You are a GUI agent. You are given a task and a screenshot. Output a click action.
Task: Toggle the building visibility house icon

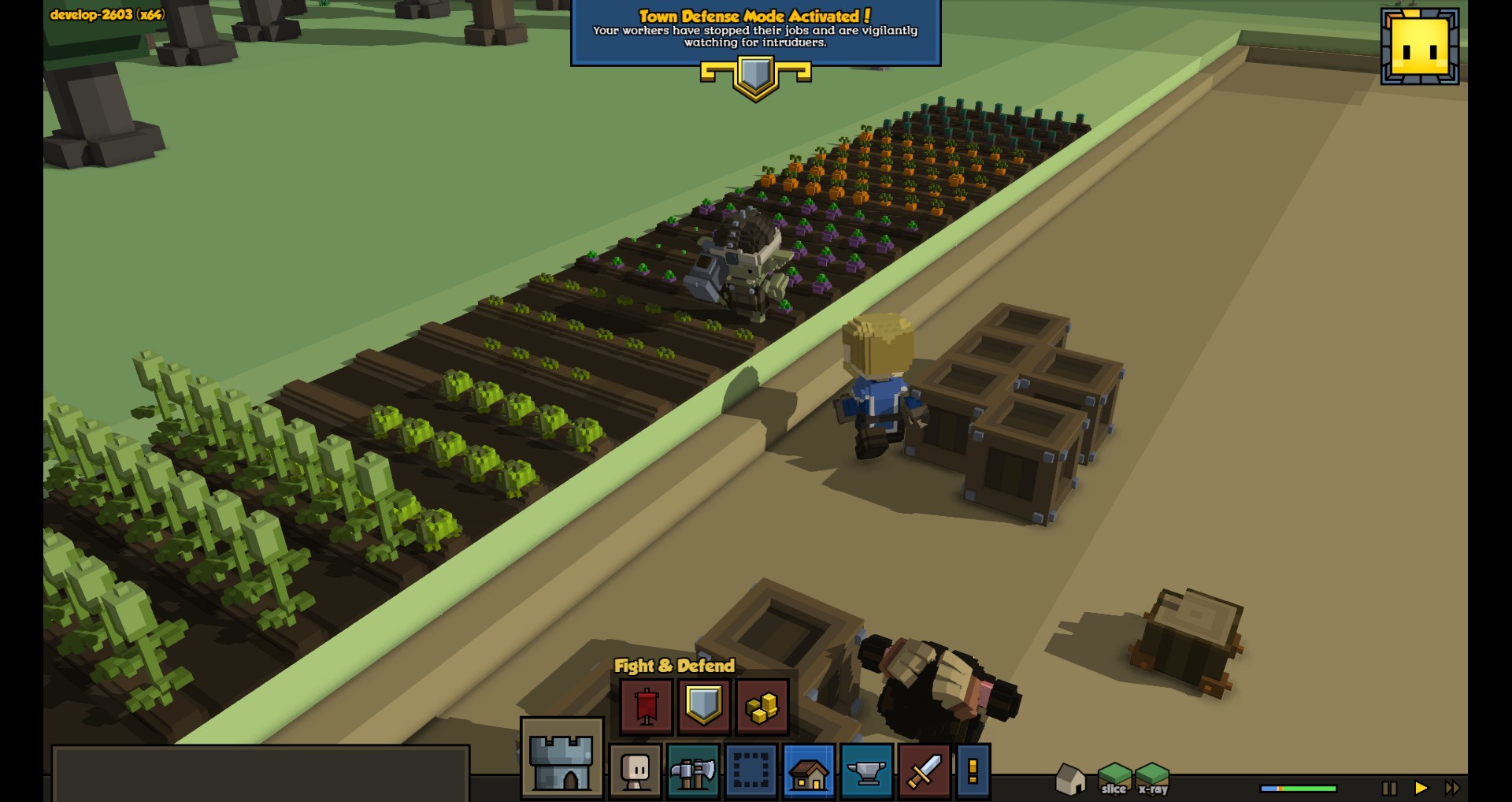(1070, 779)
